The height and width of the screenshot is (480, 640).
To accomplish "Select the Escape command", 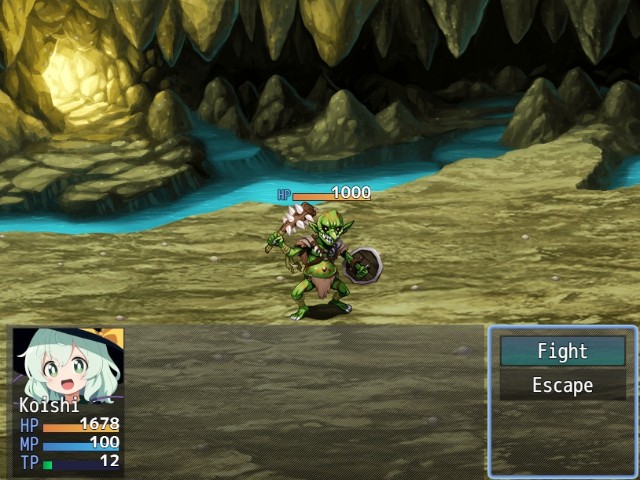I will click(x=562, y=385).
